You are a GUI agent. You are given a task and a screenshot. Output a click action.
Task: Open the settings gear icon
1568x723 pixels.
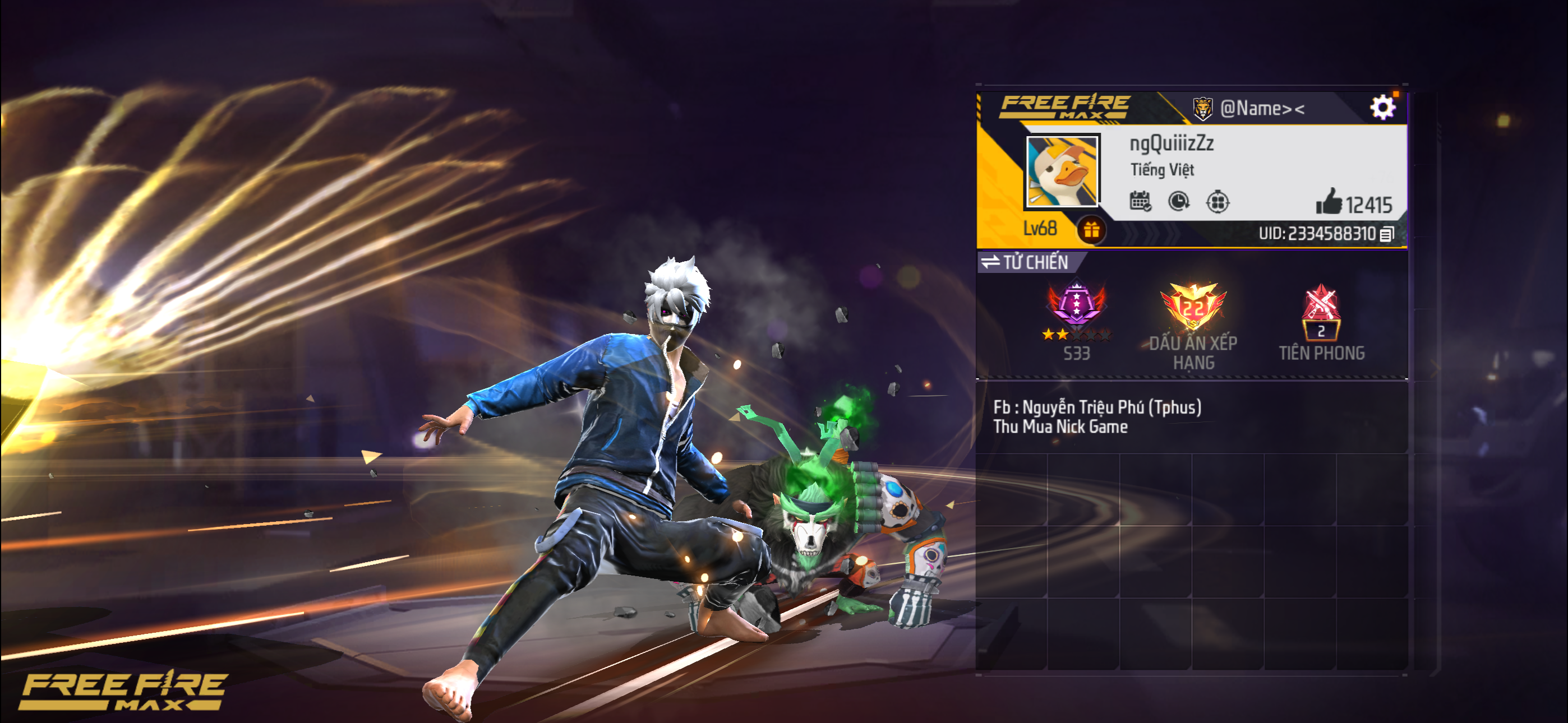point(1383,106)
